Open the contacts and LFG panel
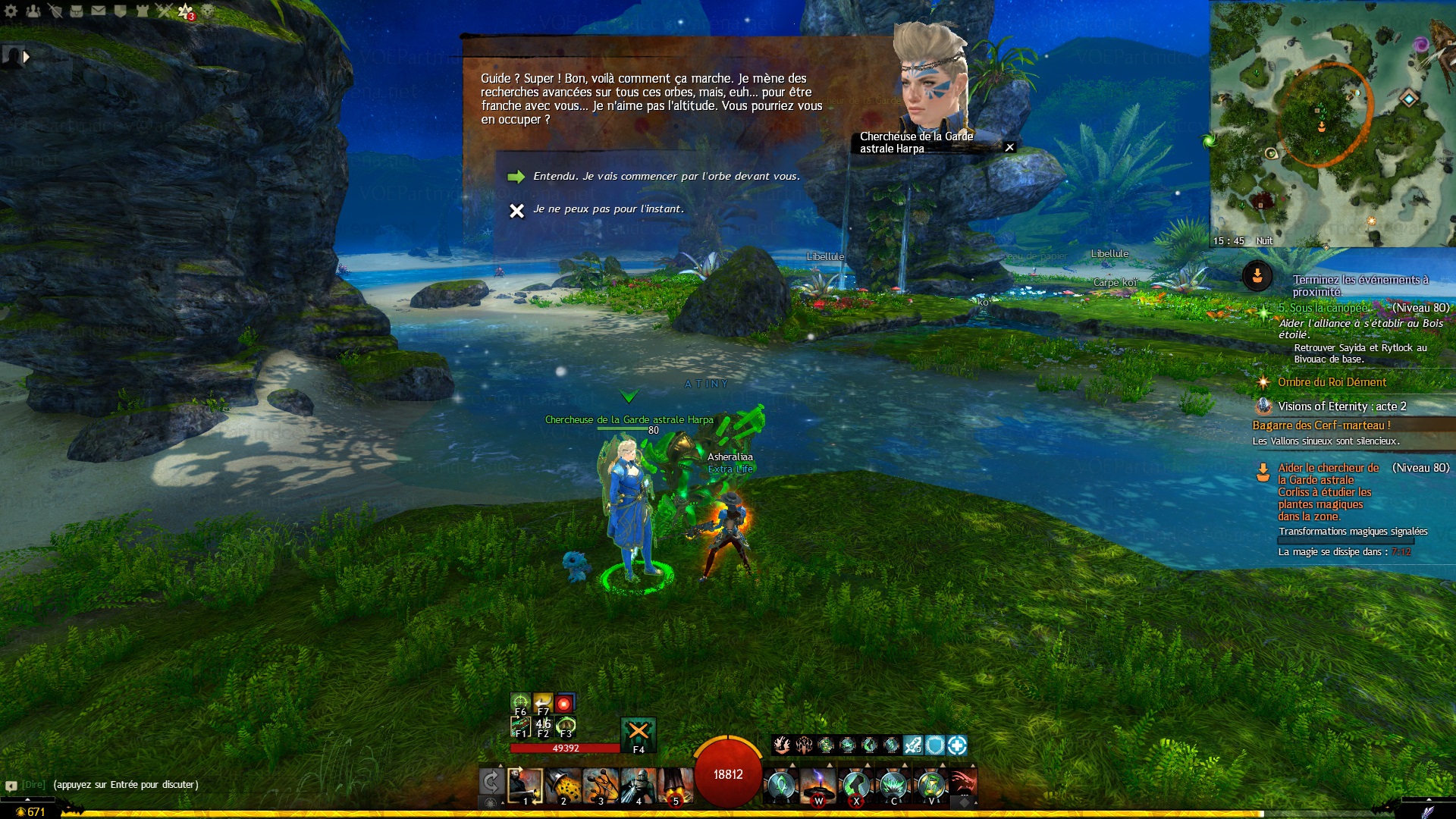The height and width of the screenshot is (819, 1456). pyautogui.click(x=33, y=11)
